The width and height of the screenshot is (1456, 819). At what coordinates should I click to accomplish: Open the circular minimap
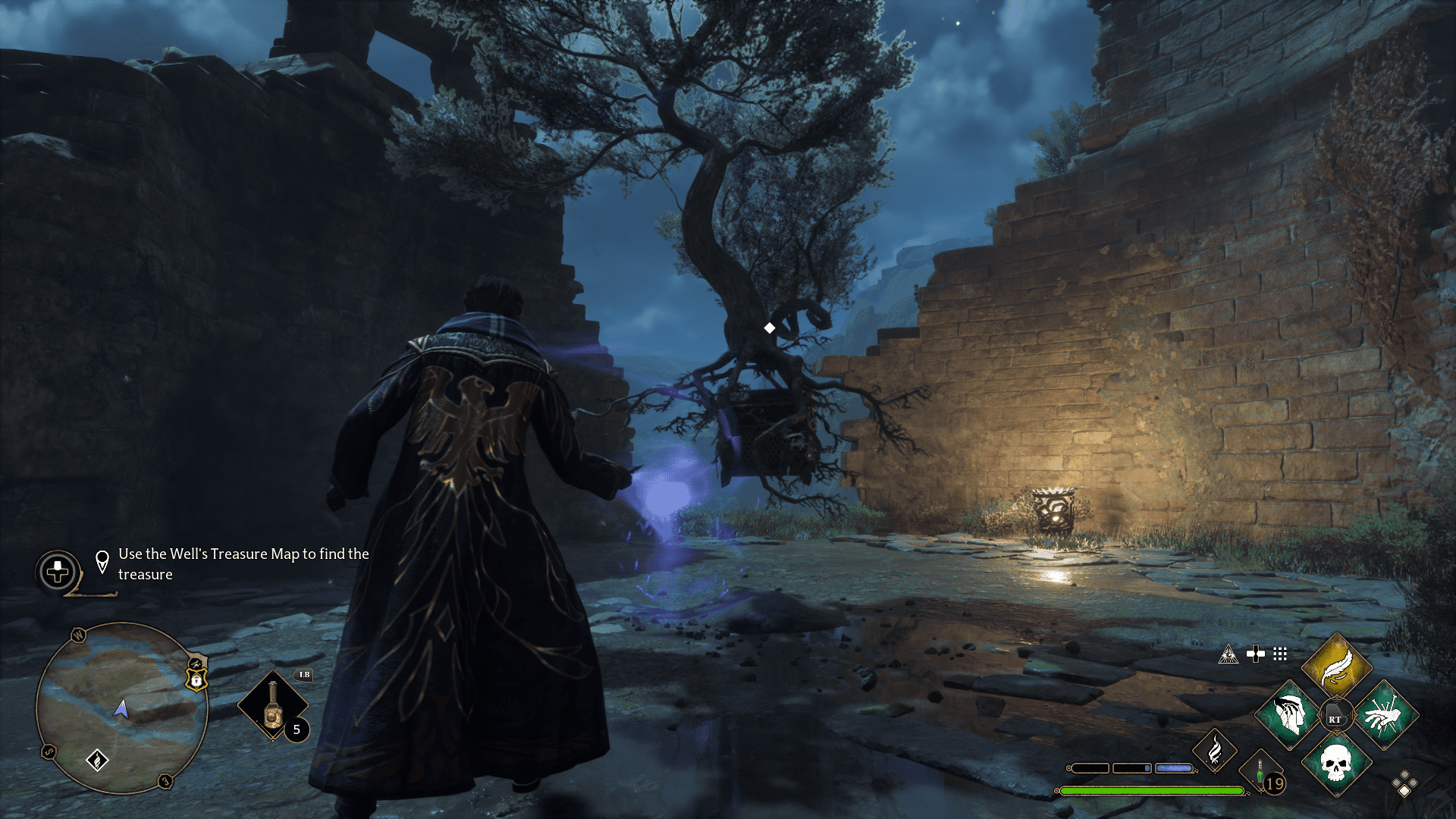[121, 708]
